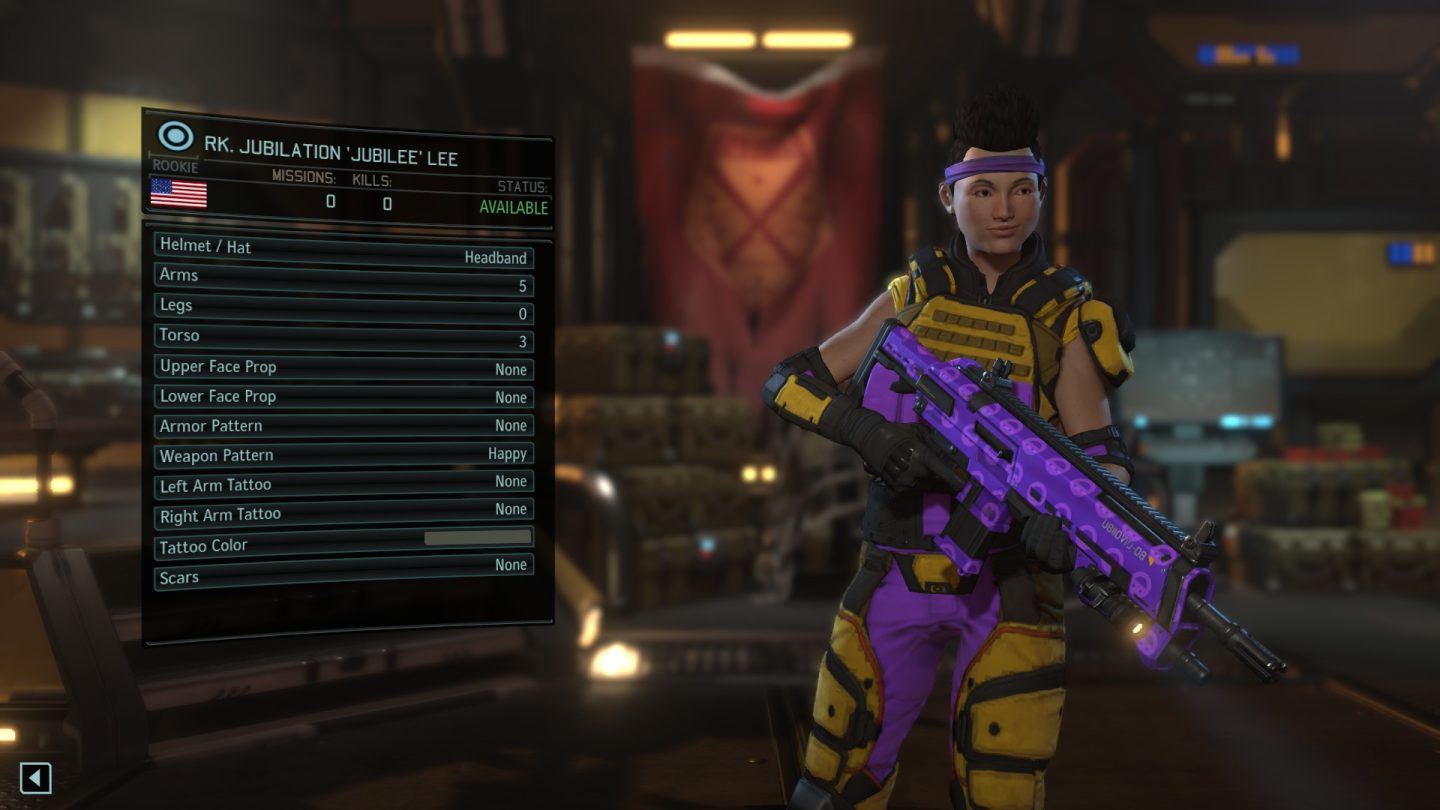This screenshot has height=810, width=1440.
Task: Click the Rookie rank label under the insignia
Action: [172, 167]
